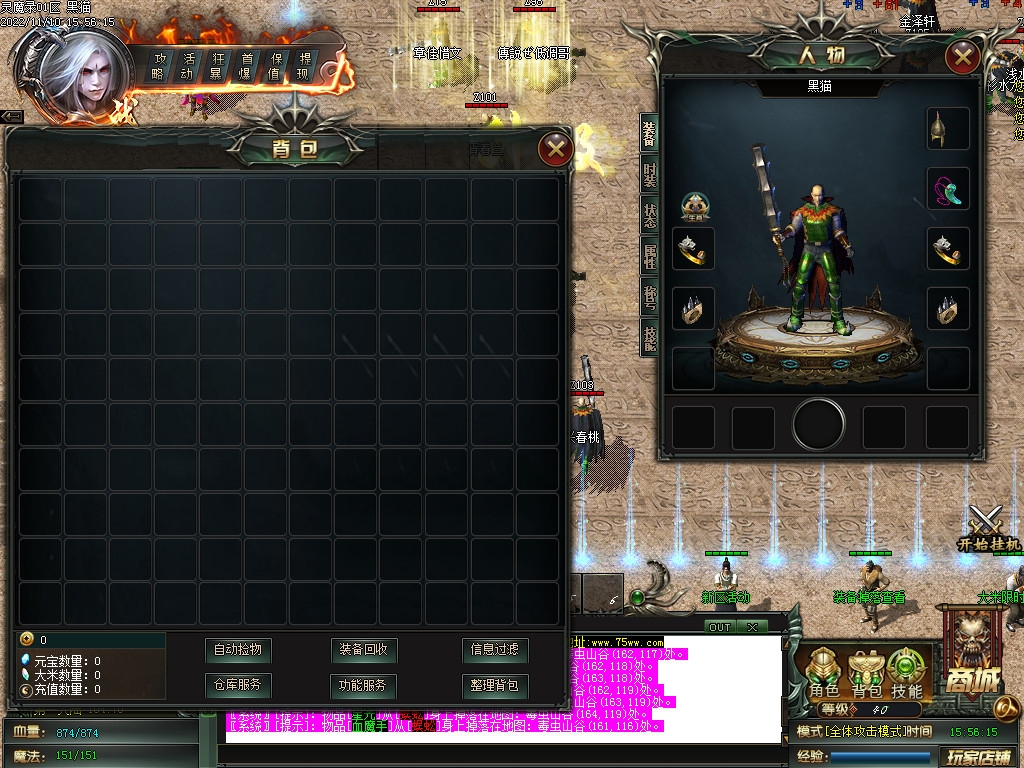This screenshot has width=1024, height=768.
Task: Select the 狂暴 berserk menu button
Action: [216, 66]
